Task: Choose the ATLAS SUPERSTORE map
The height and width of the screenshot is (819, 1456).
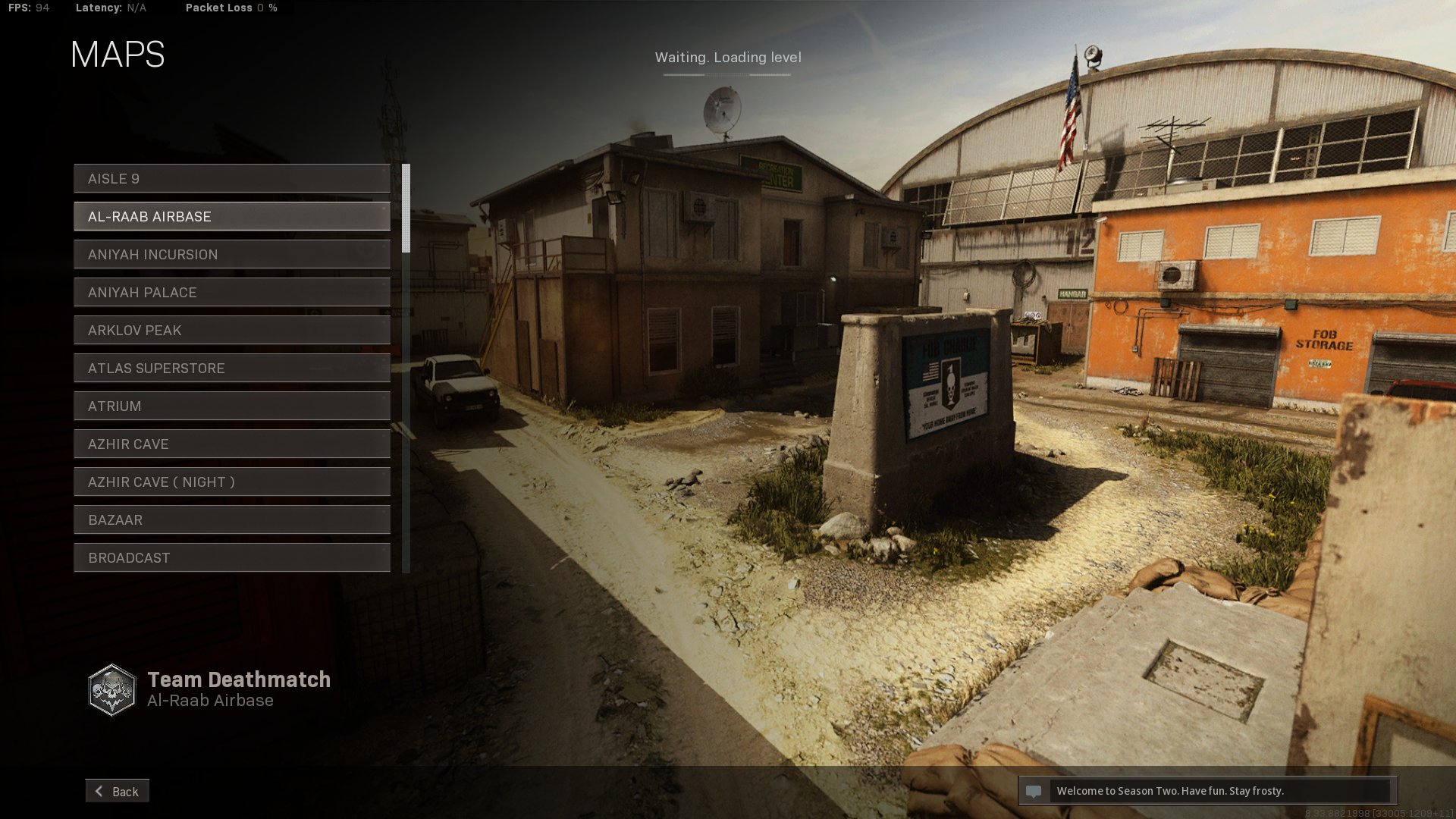Action: (231, 368)
